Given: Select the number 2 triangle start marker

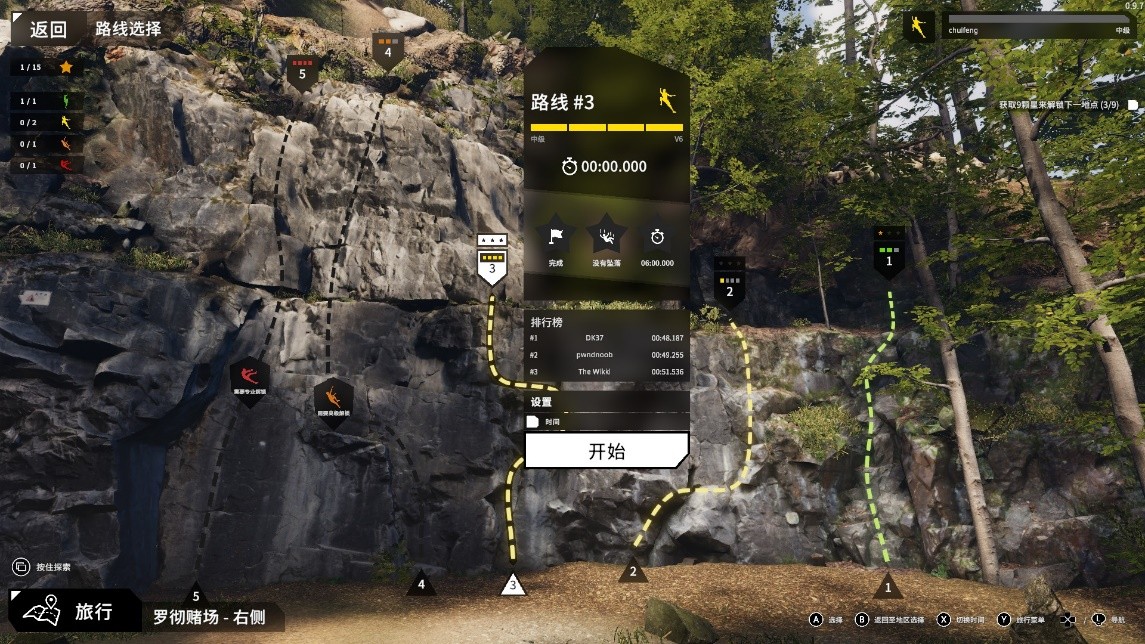Looking at the screenshot, I should pyautogui.click(x=632, y=572).
